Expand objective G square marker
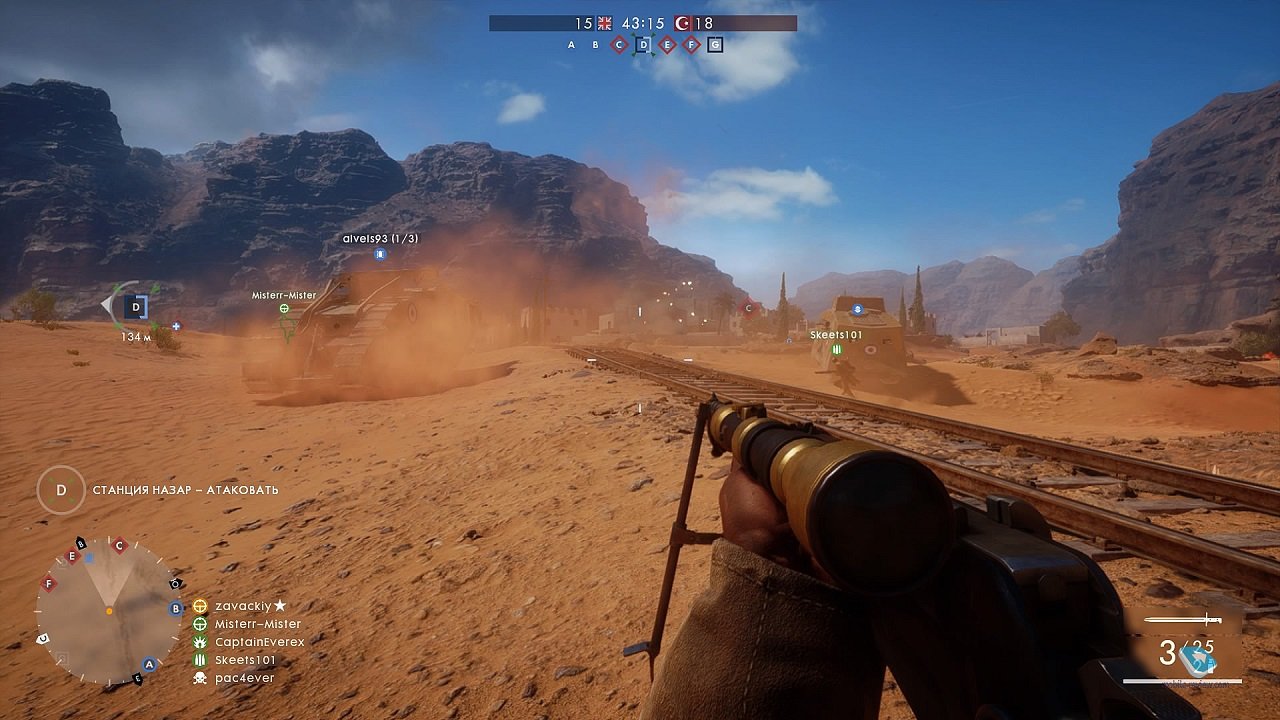 (x=715, y=44)
